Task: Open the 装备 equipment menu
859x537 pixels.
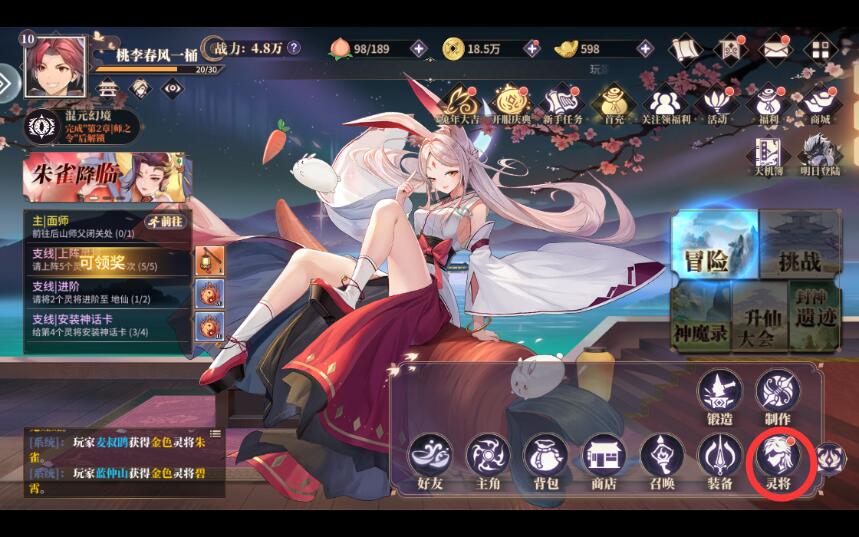Action: pyautogui.click(x=720, y=457)
